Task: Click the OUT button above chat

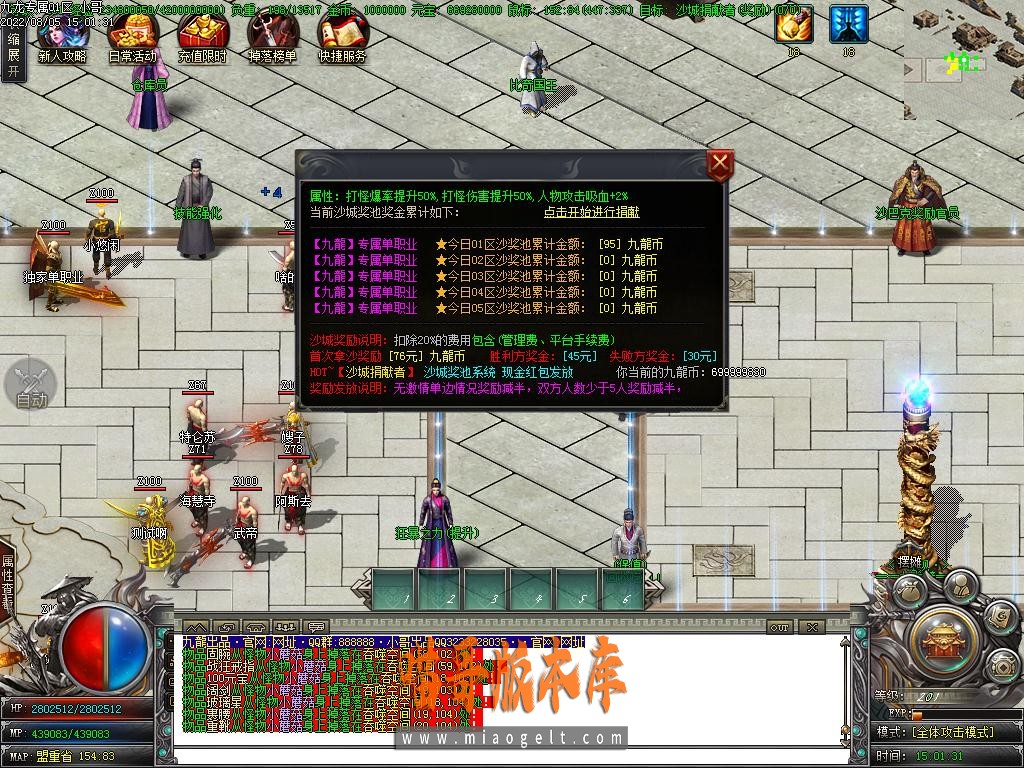Action: tap(780, 627)
